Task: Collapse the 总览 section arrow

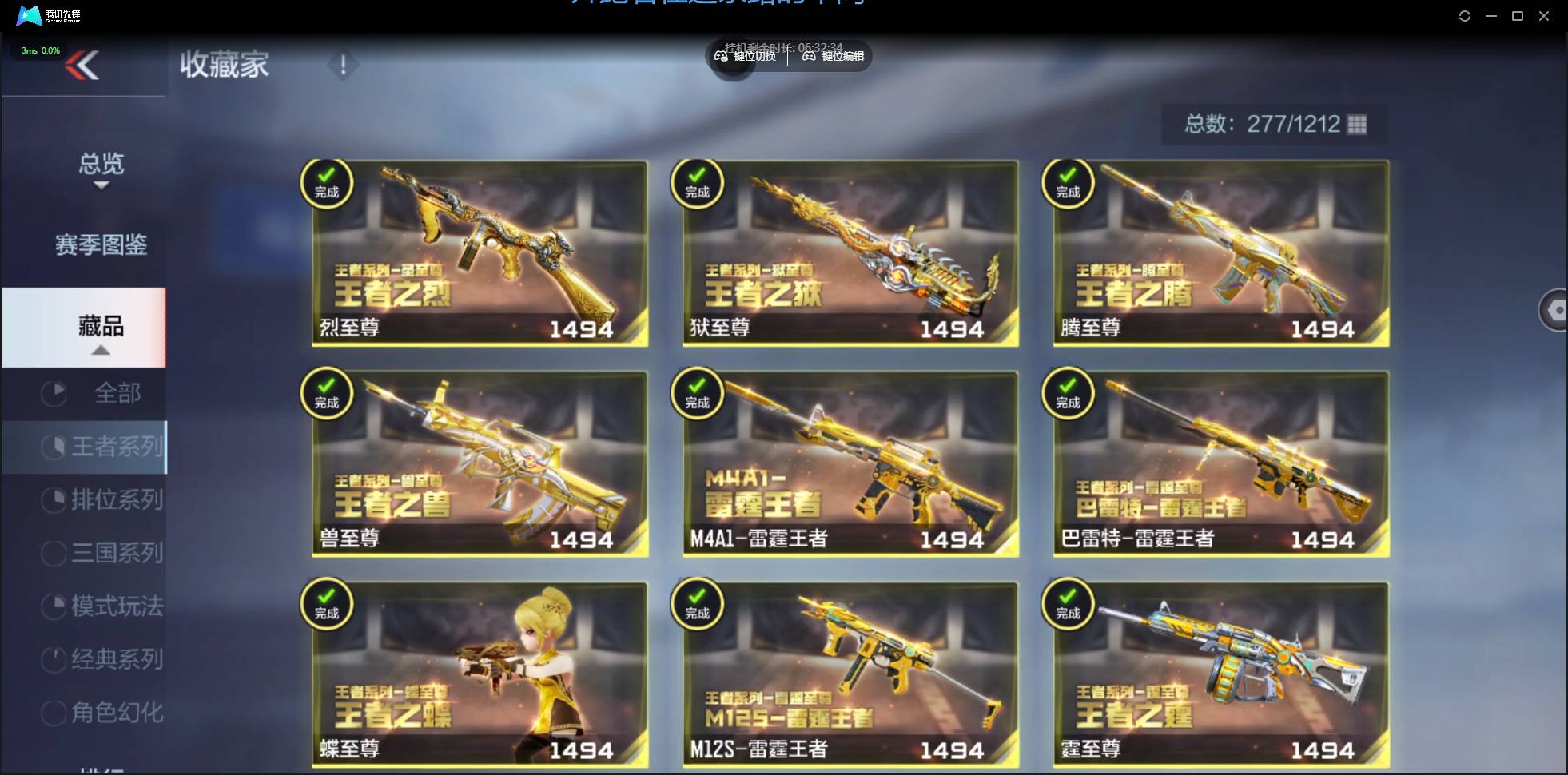Action: coord(101,185)
